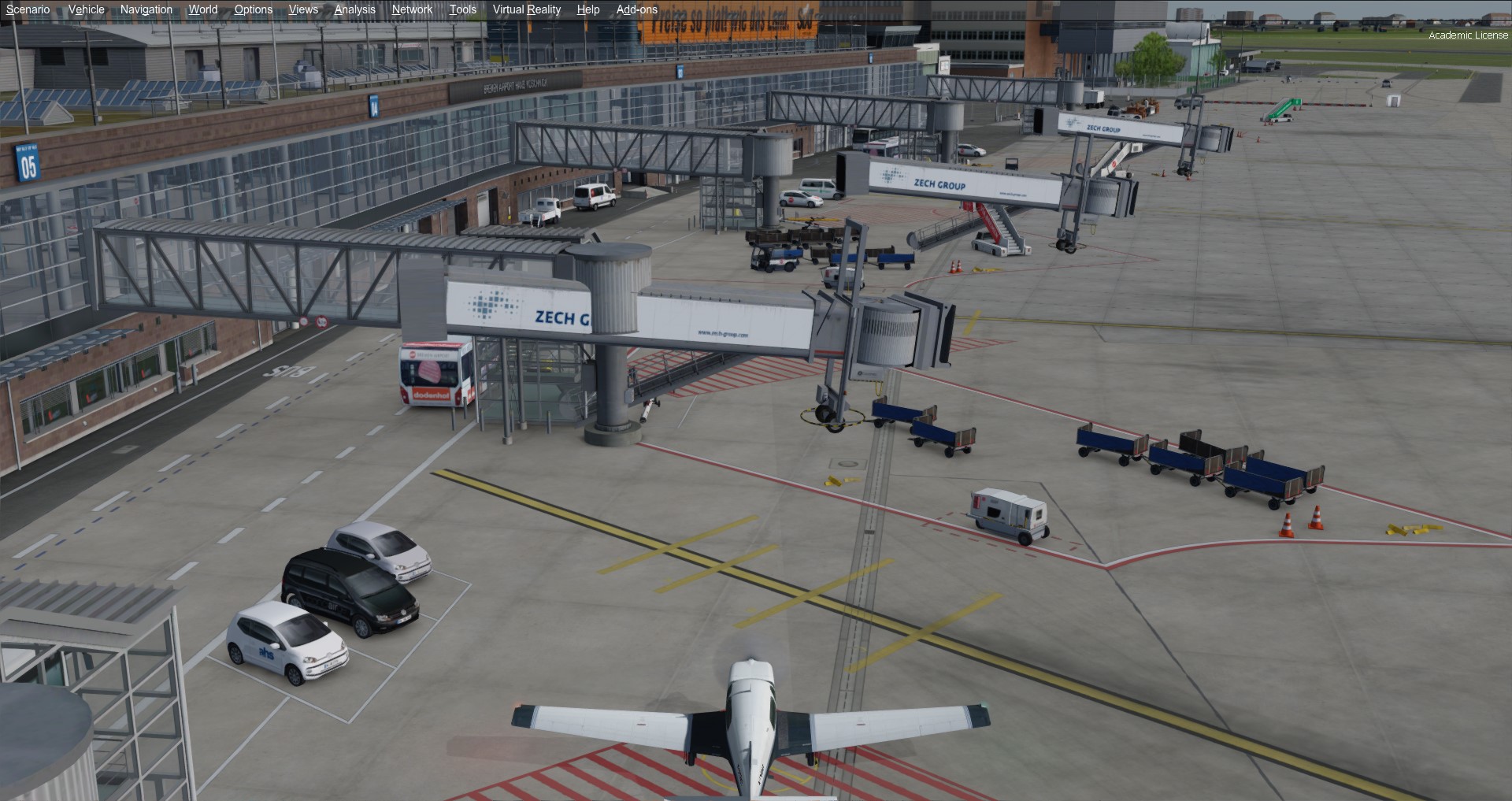Show the Views menu
Screen dimensions: 1512x801
(x=303, y=9)
